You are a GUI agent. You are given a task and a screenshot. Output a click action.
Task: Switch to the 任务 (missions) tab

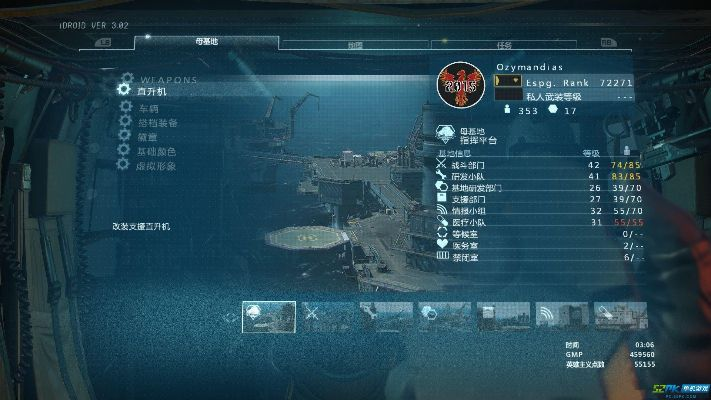click(x=505, y=44)
